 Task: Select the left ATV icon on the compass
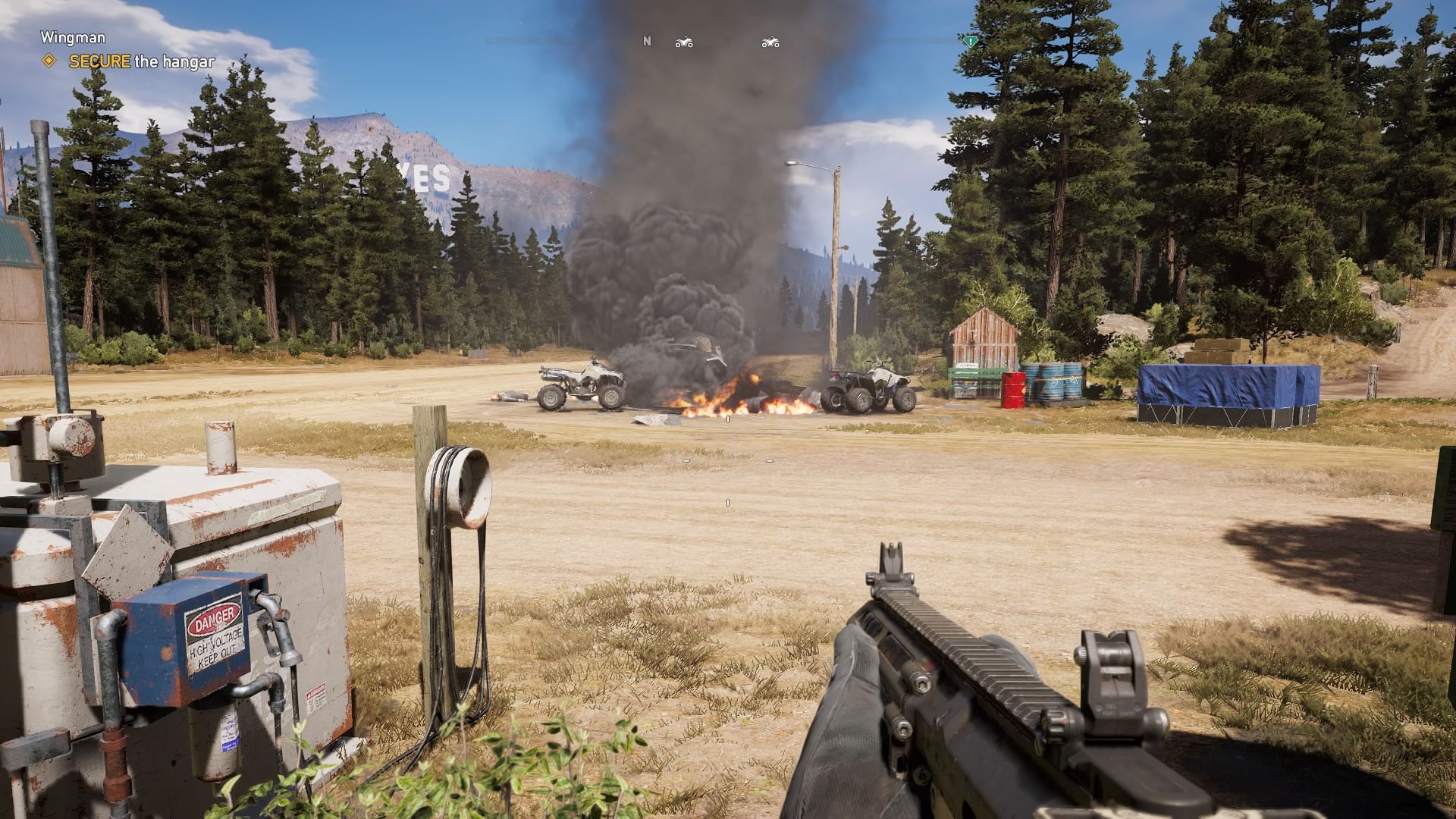point(683,42)
